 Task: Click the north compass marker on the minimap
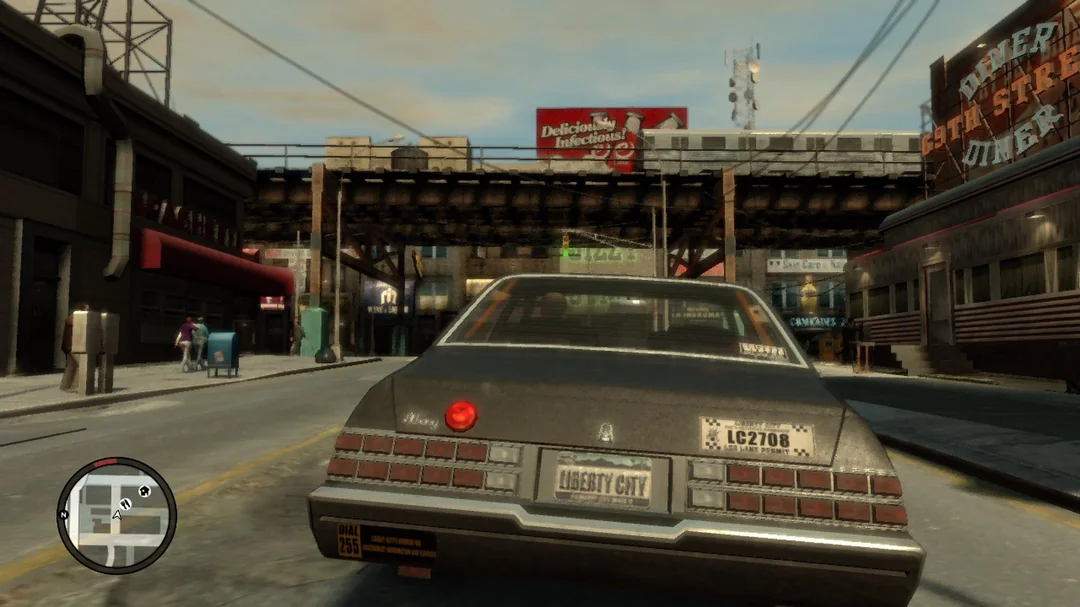64,514
